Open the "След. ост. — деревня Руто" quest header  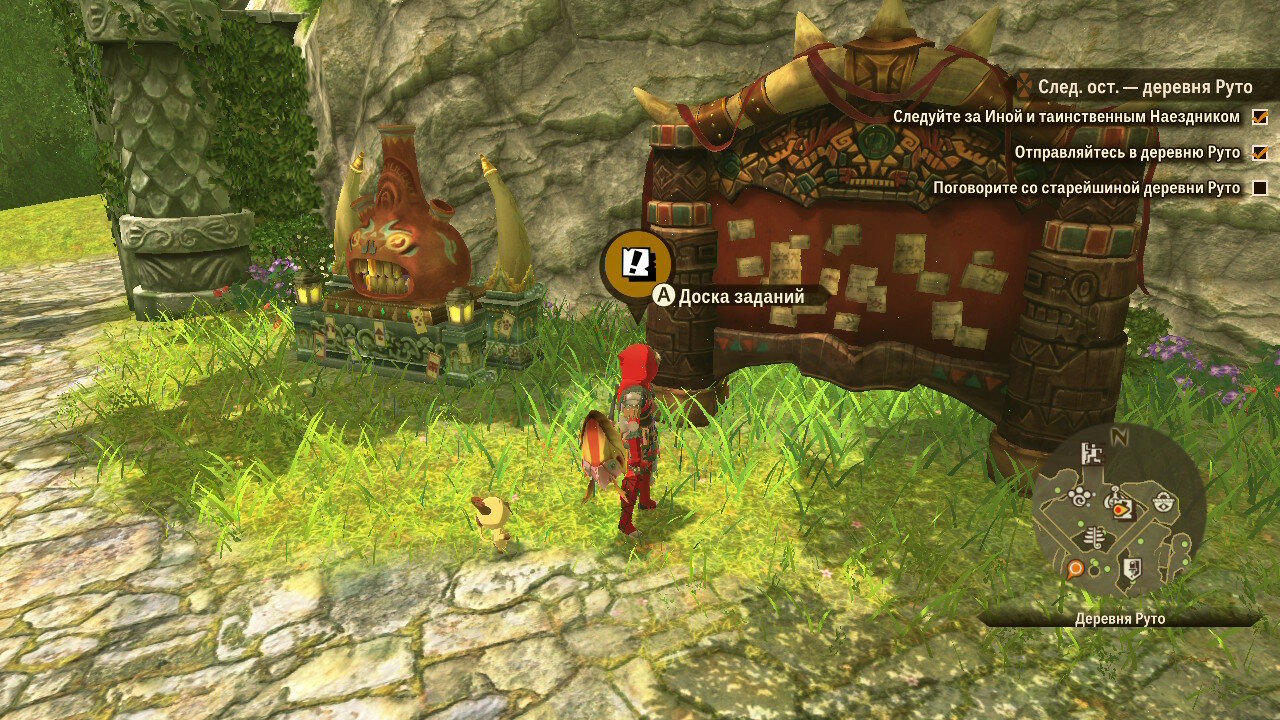pyautogui.click(x=1144, y=87)
